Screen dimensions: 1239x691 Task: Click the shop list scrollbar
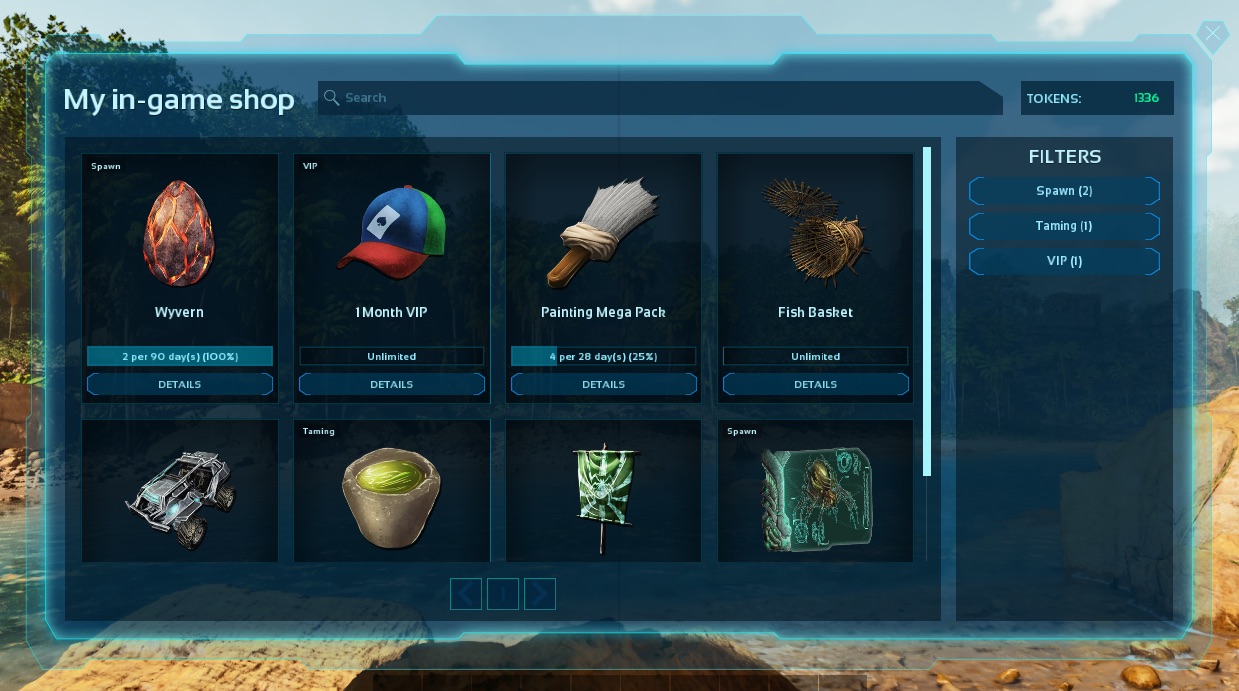(x=927, y=312)
